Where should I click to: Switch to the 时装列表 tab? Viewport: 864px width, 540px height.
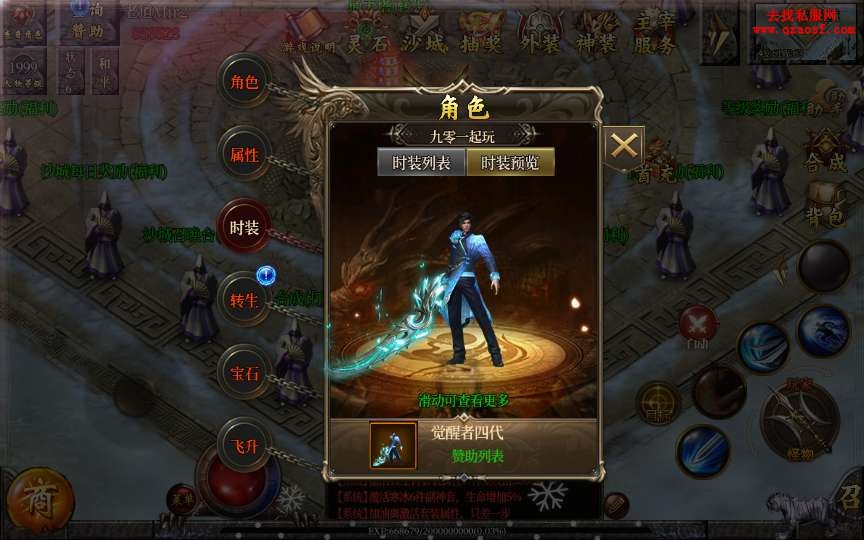click(x=421, y=162)
